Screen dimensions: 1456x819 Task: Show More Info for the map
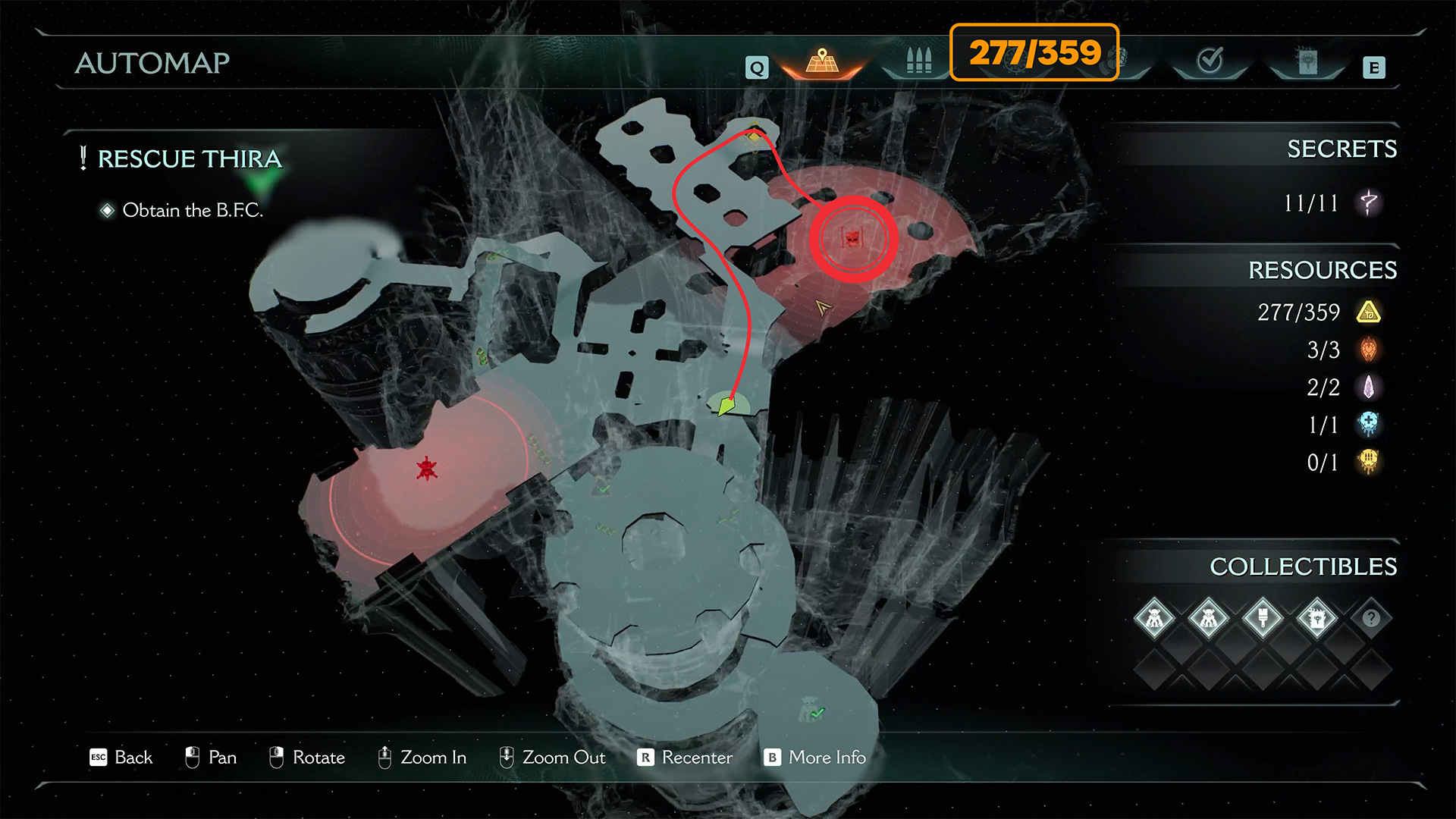click(x=816, y=758)
